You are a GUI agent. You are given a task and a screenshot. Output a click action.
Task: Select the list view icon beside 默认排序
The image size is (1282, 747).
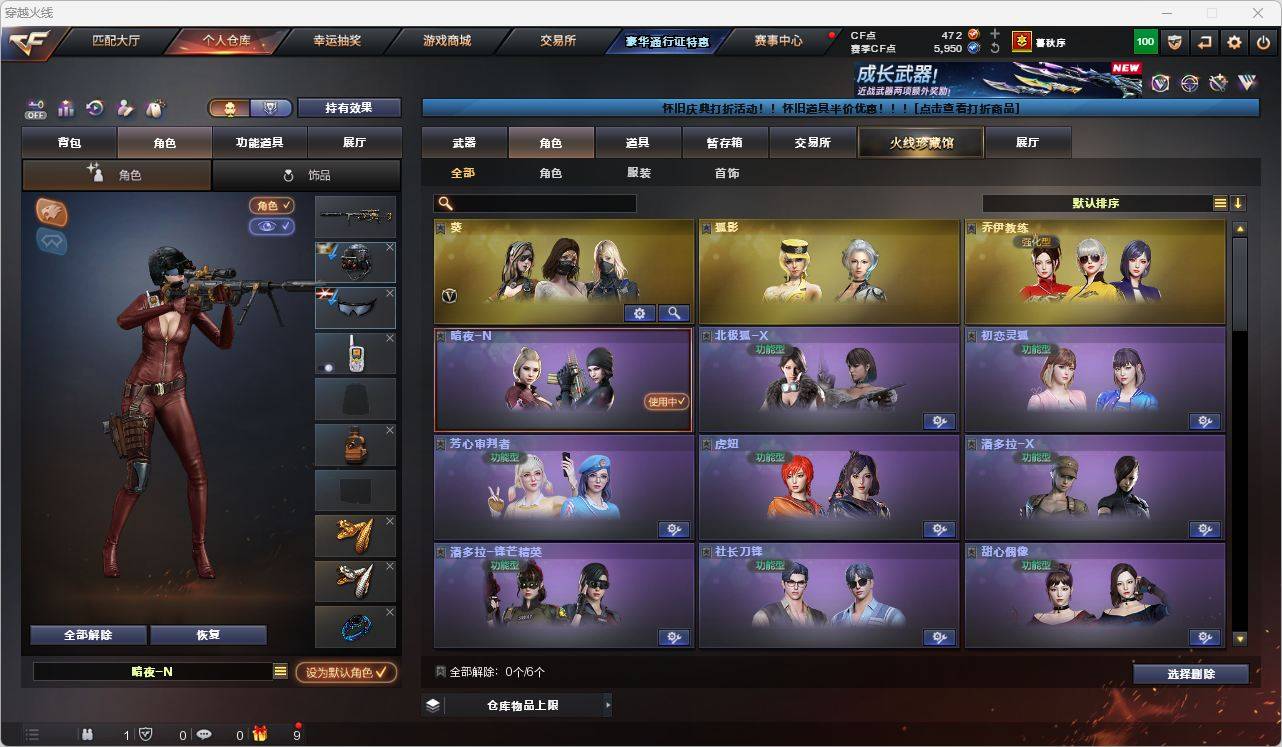coord(1220,202)
